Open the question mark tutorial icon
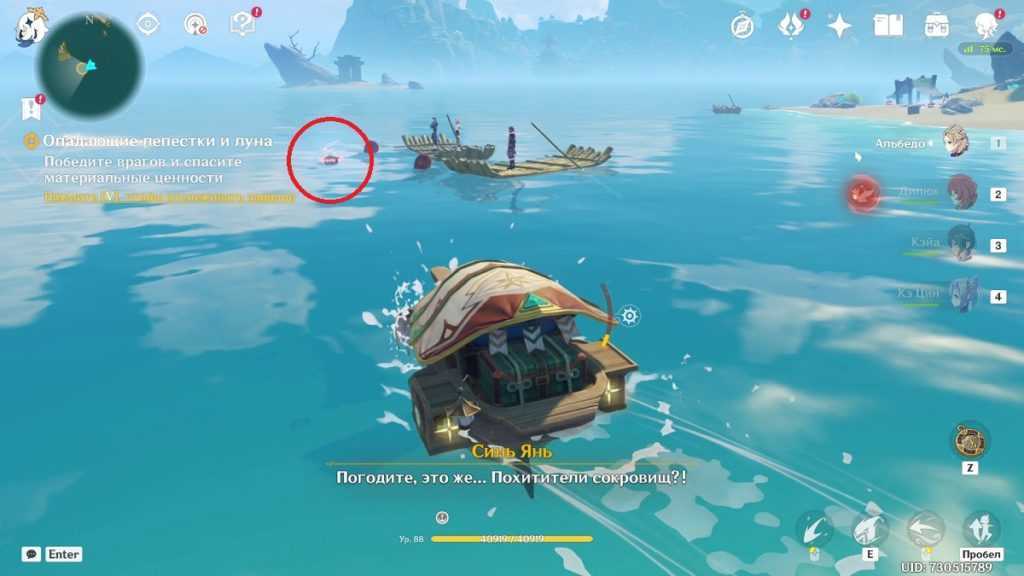Image resolution: width=1024 pixels, height=576 pixels. click(x=242, y=24)
